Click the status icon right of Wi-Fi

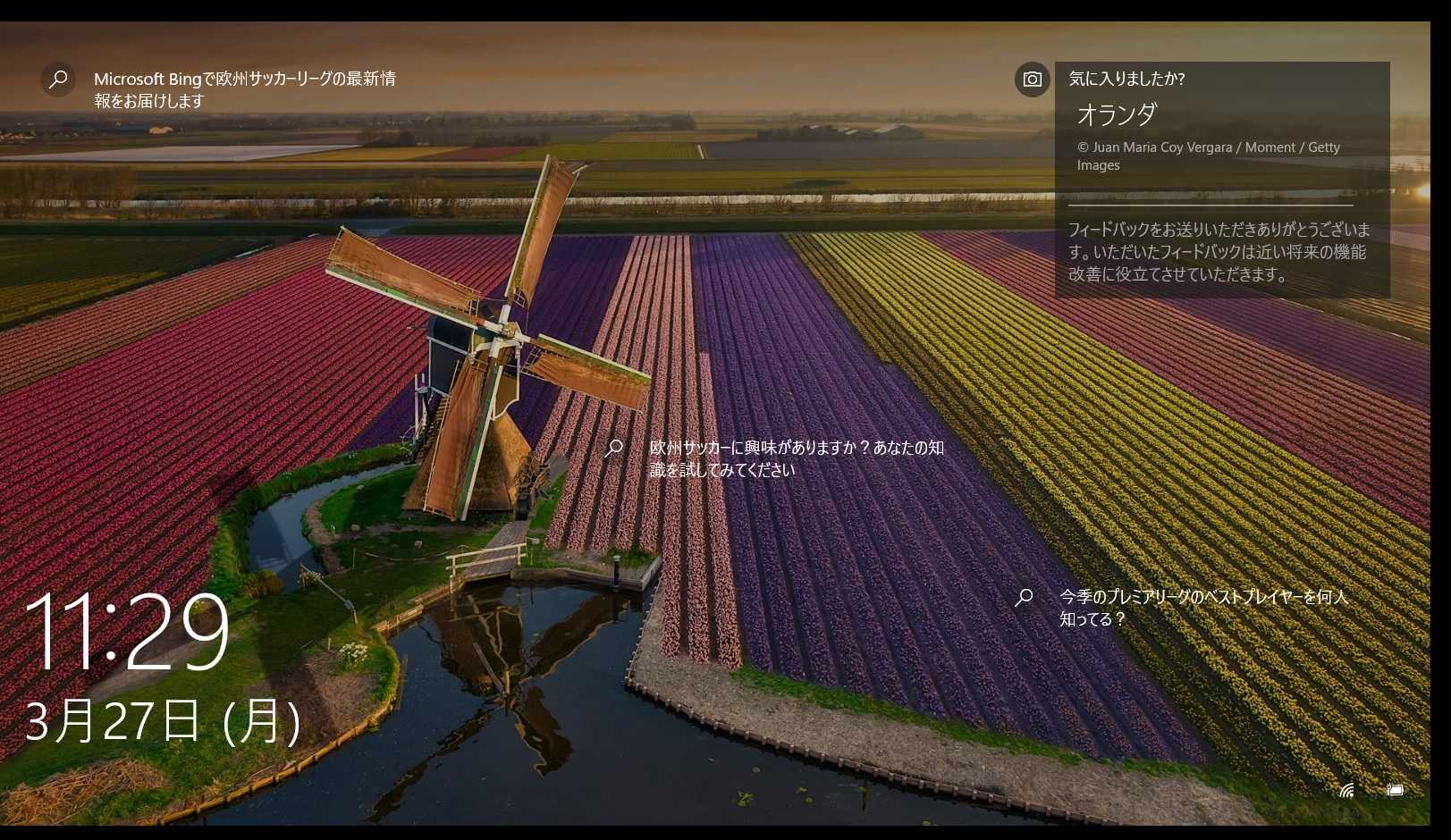[x=1395, y=790]
